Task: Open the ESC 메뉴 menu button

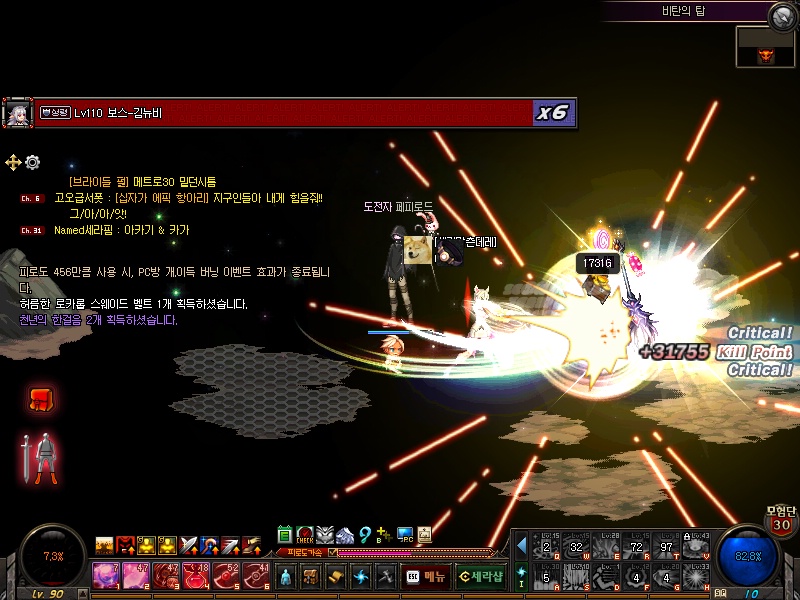Action: coord(426,576)
